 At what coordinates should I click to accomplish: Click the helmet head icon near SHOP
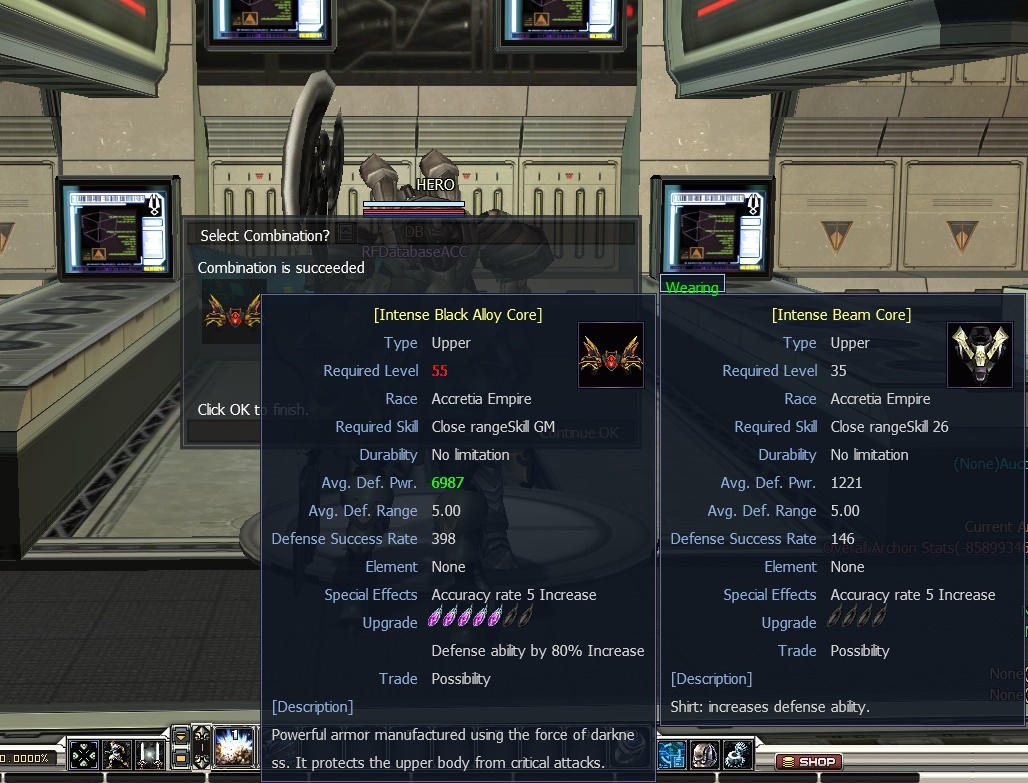point(705,754)
